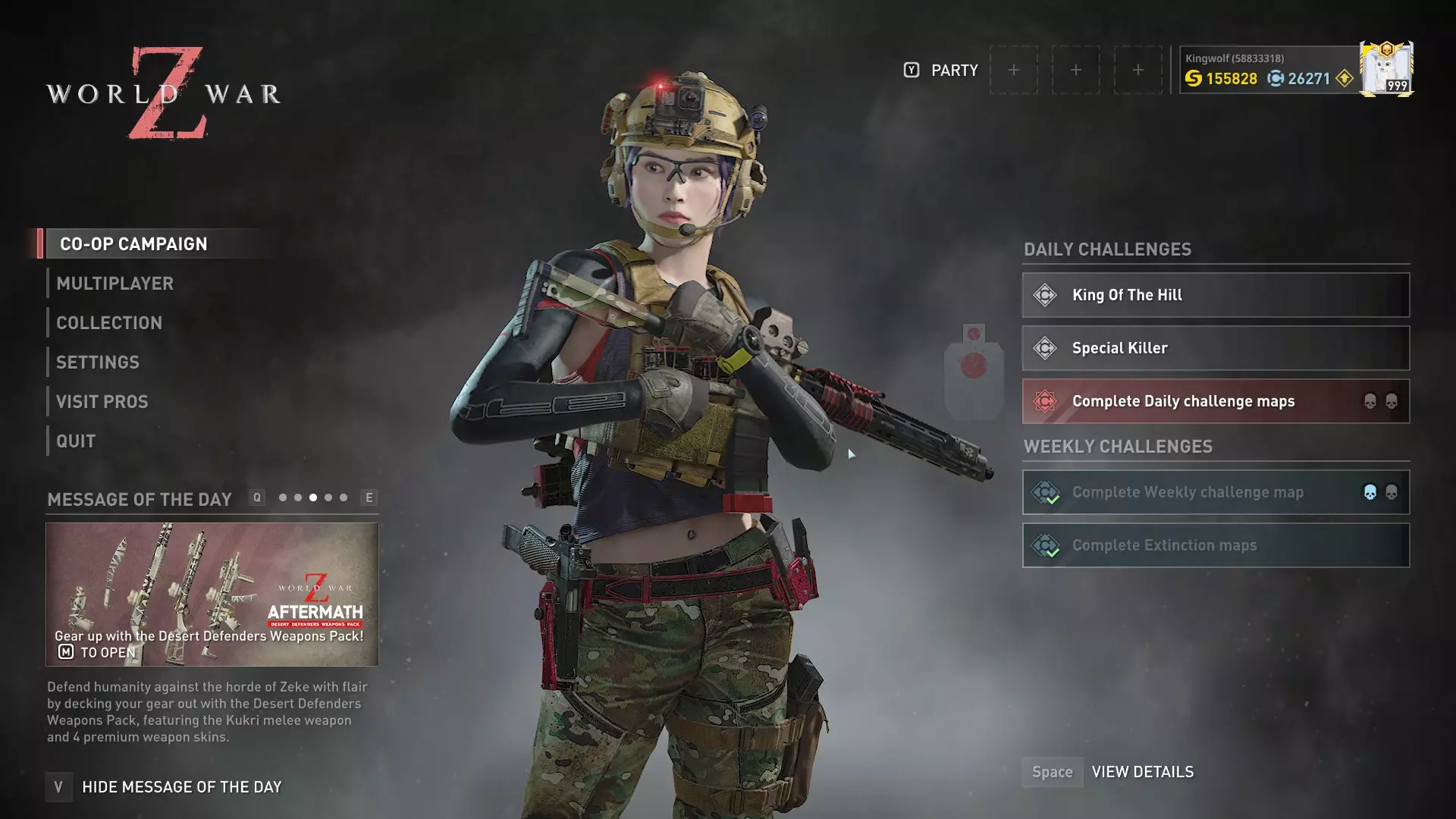Choose the Visit Pros entry
The image size is (1456, 819).
coord(102,402)
